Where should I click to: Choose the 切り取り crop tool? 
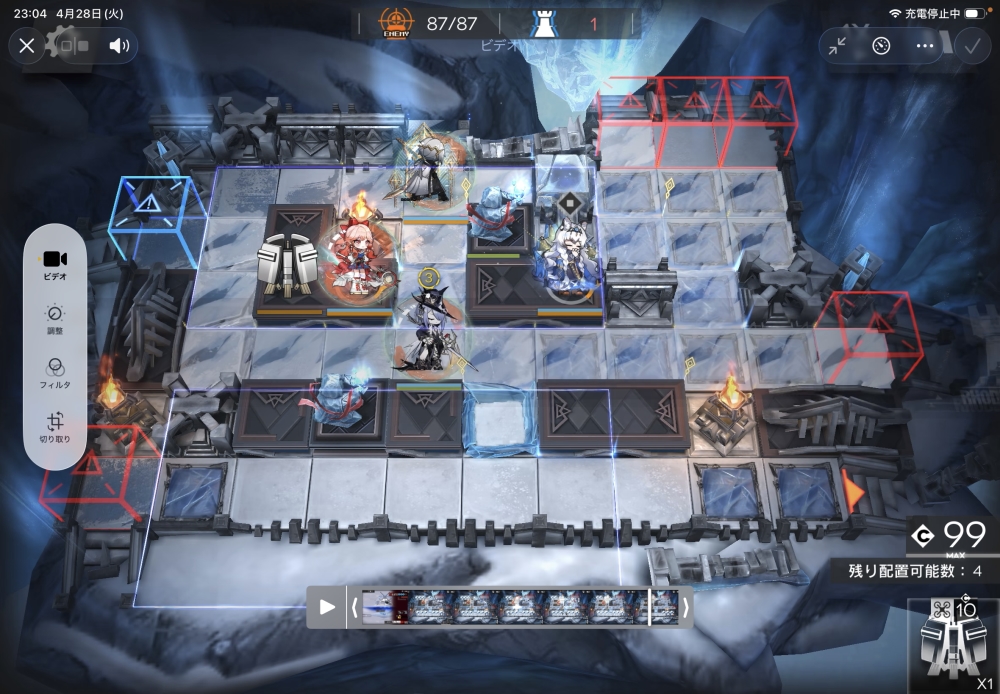point(55,428)
